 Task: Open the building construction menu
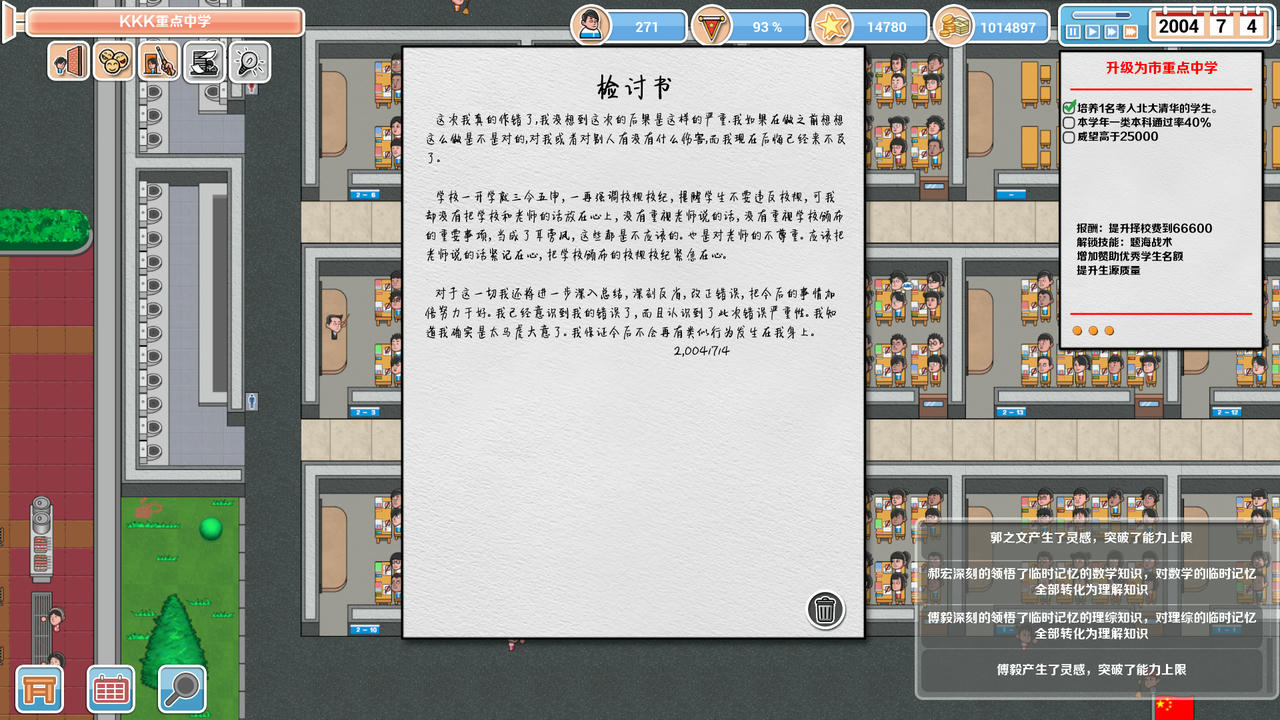39,689
